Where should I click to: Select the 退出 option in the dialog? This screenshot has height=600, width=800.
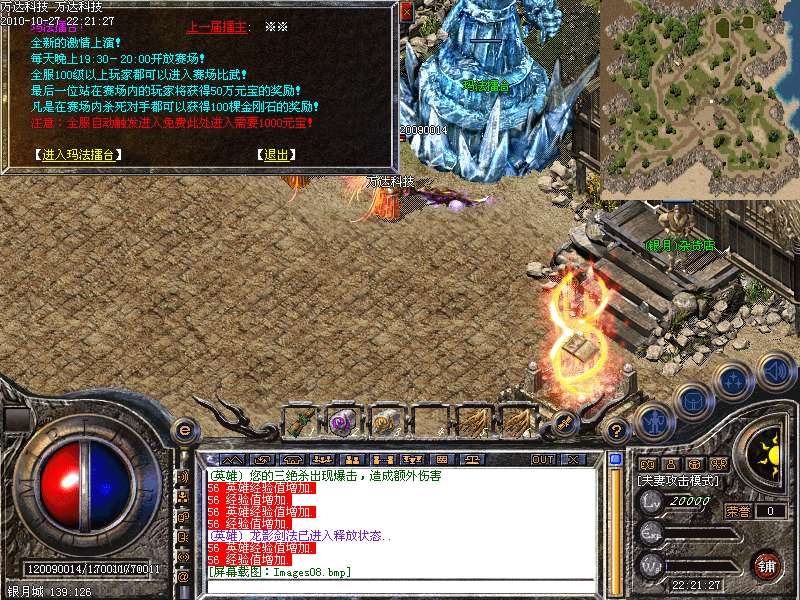273,155
